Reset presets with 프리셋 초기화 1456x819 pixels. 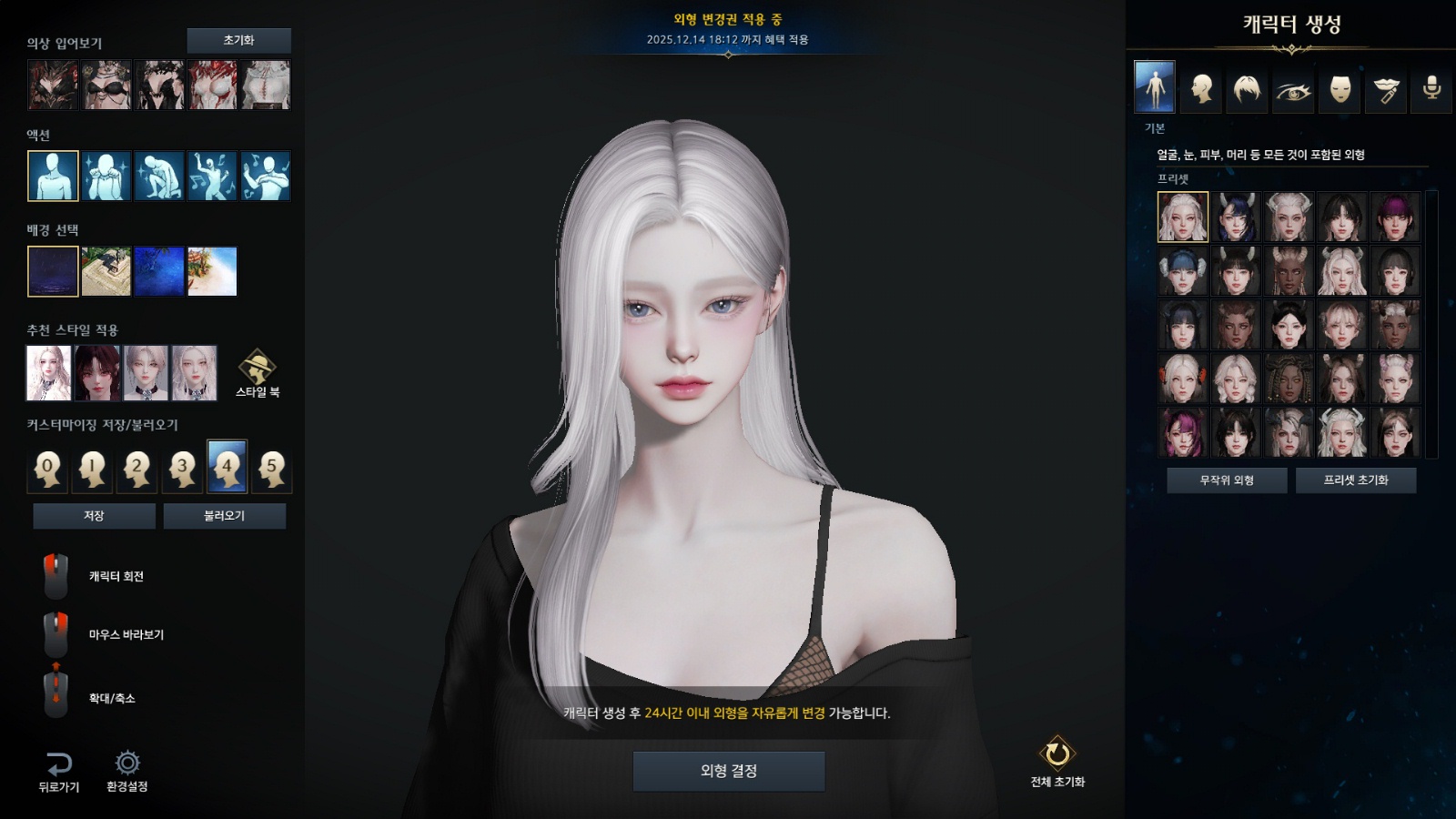1355,480
